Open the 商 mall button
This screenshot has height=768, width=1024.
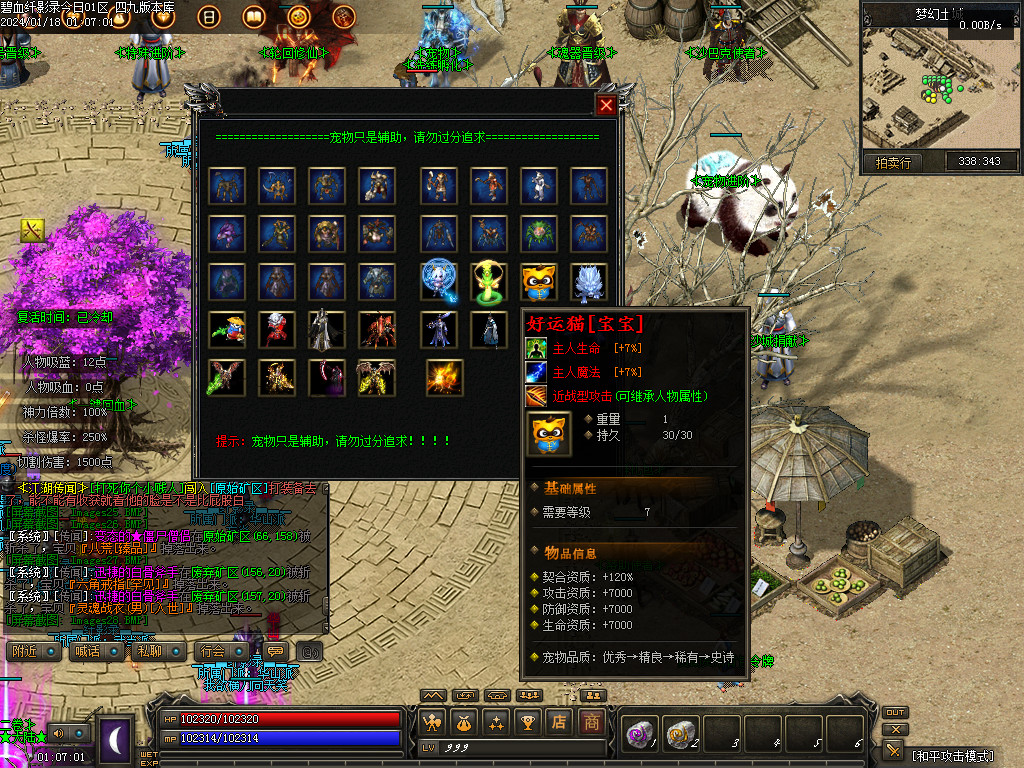click(x=592, y=722)
